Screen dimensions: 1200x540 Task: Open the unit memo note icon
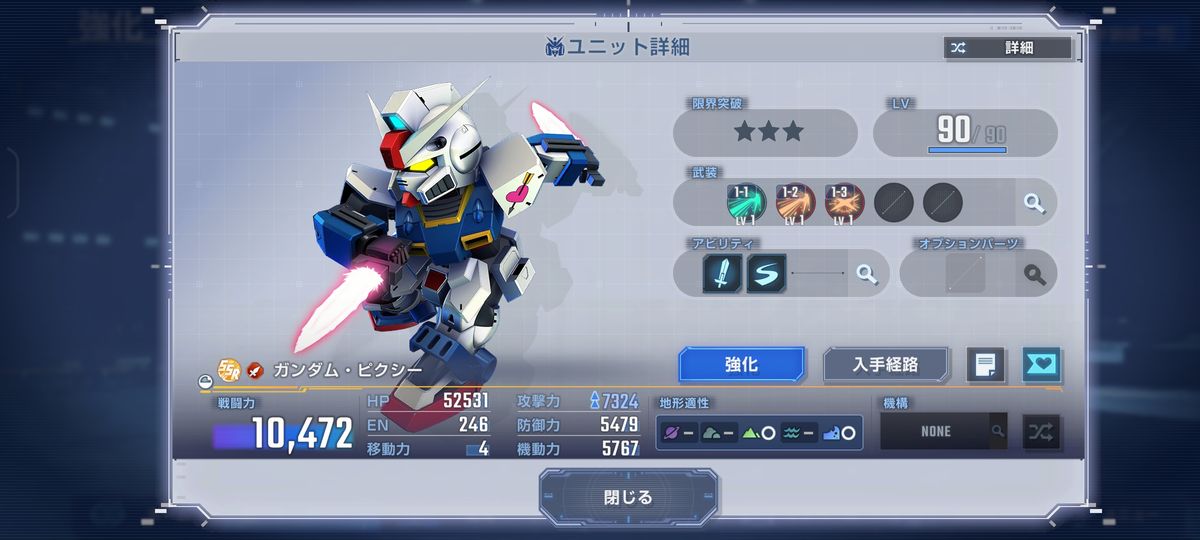985,365
